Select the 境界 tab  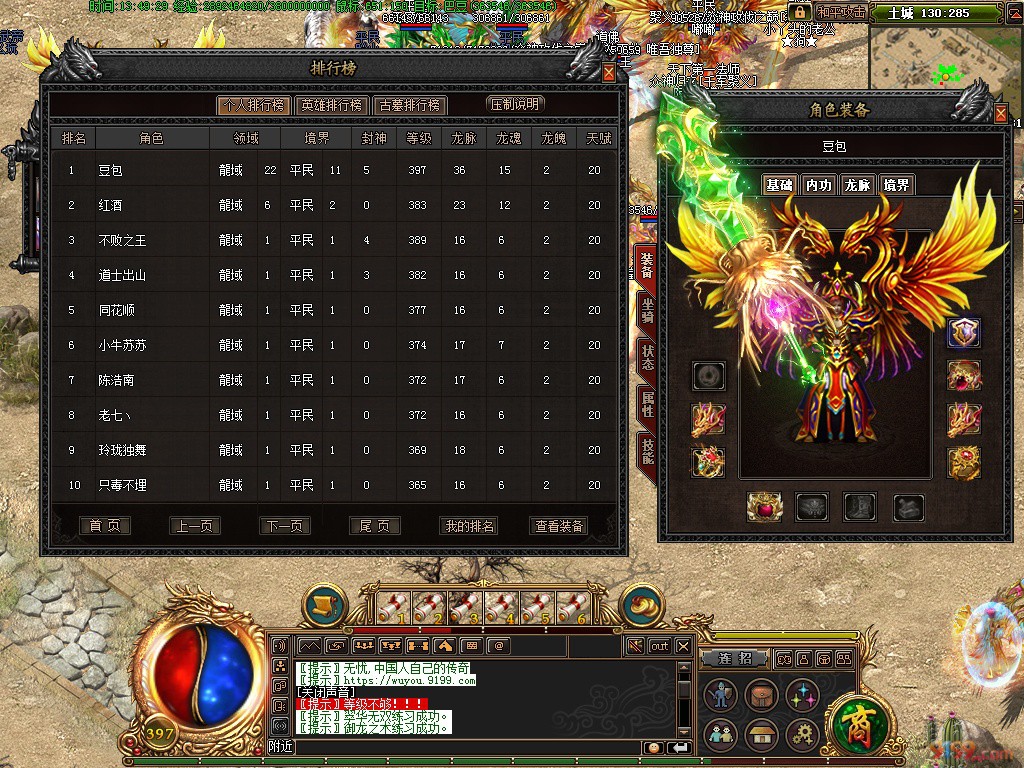[896, 185]
